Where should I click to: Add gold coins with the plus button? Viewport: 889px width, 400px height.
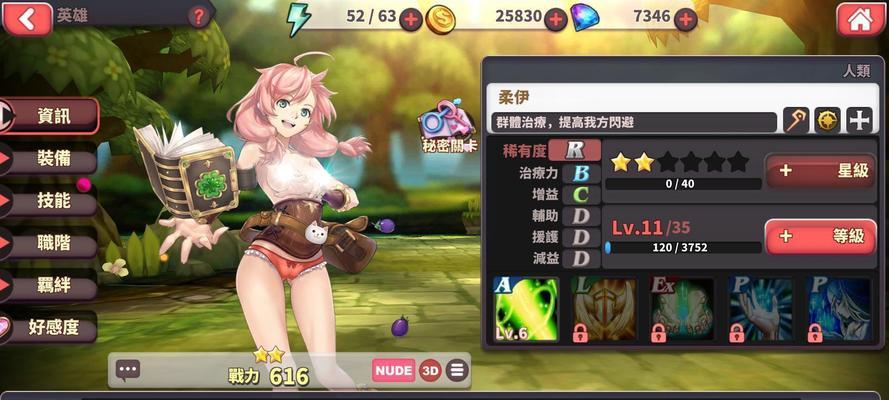pos(556,18)
